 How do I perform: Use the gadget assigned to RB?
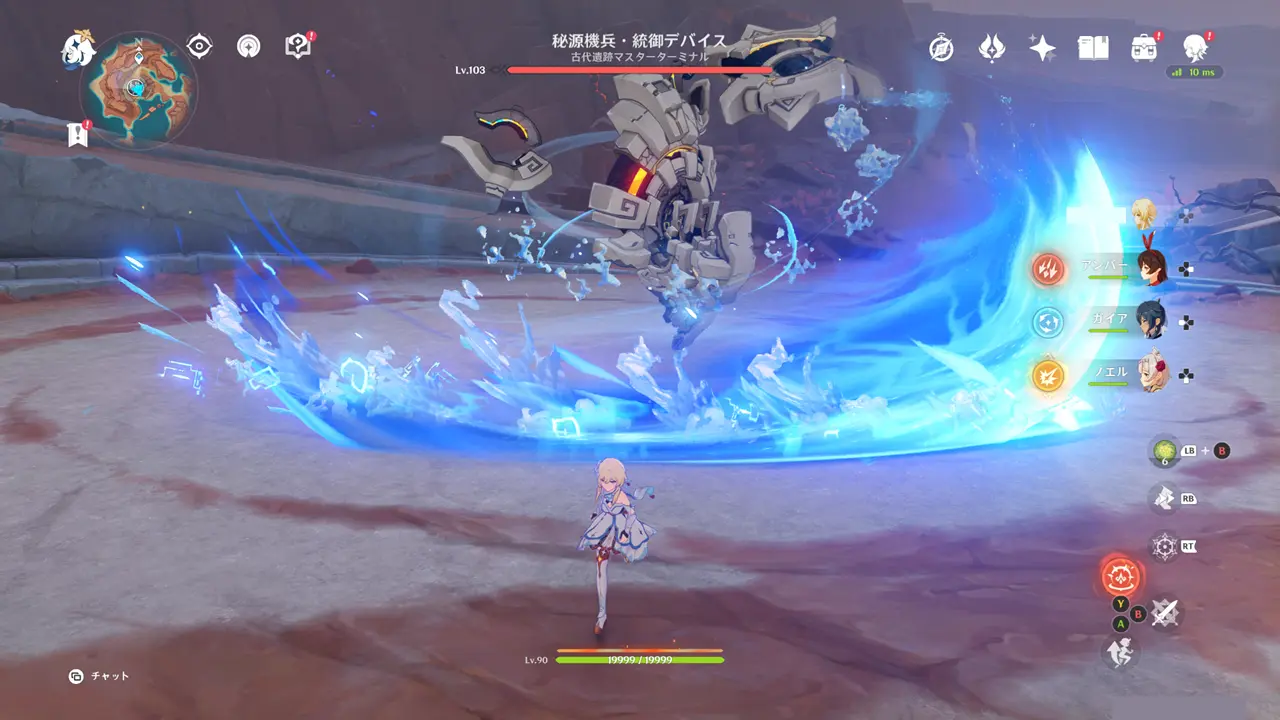click(x=1164, y=496)
